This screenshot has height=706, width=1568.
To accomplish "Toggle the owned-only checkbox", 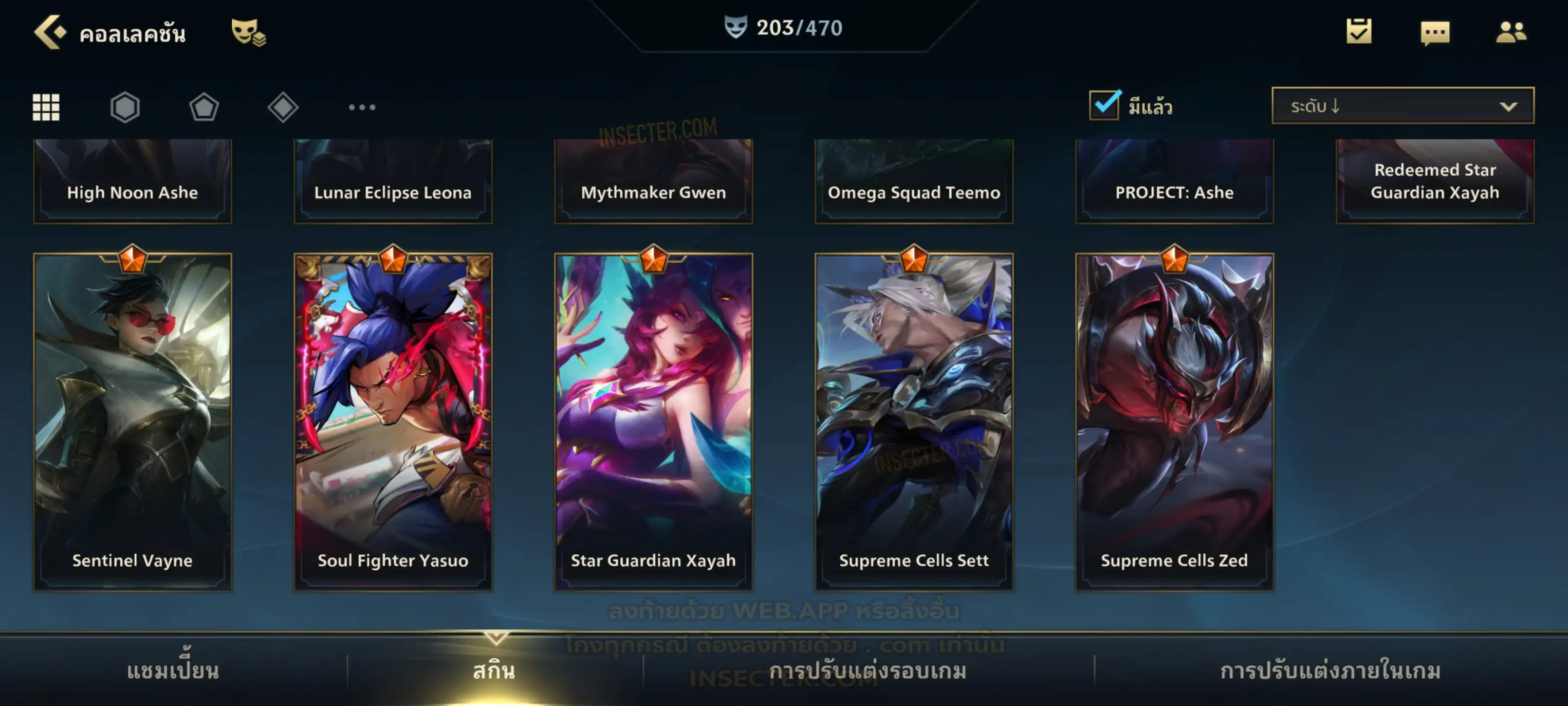I will coord(1104,105).
